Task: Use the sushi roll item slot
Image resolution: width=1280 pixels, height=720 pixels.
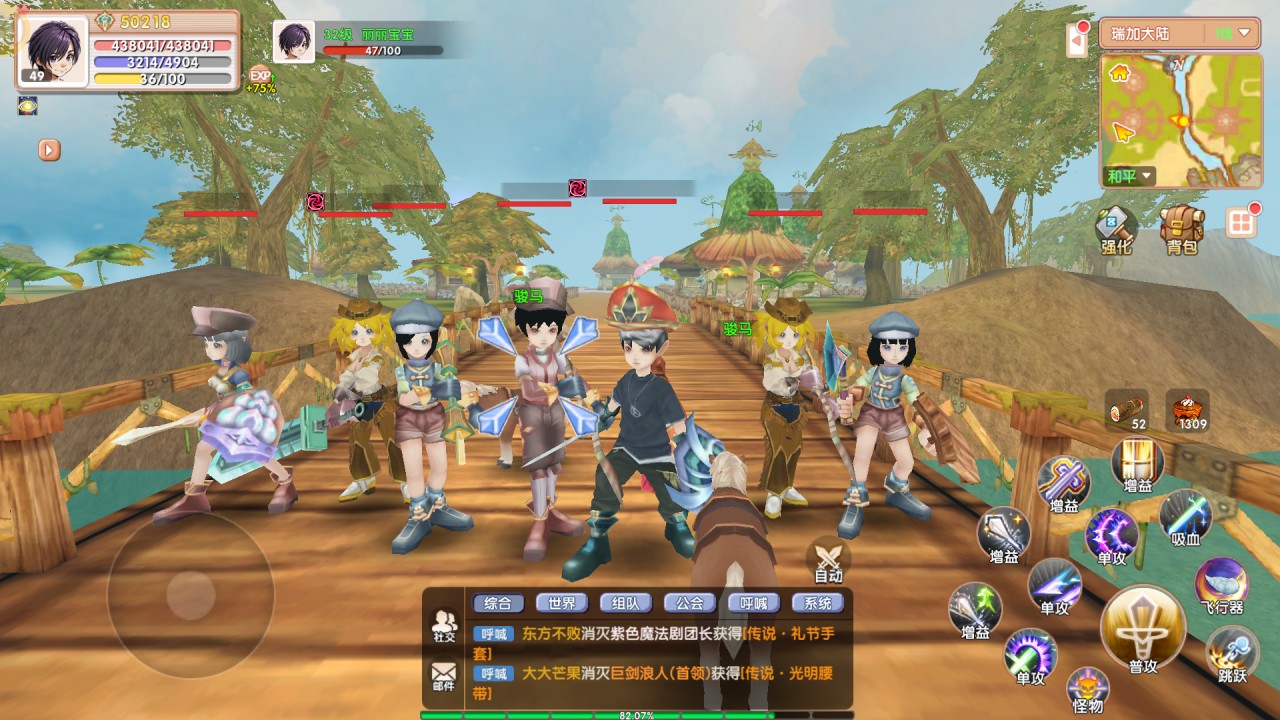Action: pyautogui.click(x=1127, y=410)
